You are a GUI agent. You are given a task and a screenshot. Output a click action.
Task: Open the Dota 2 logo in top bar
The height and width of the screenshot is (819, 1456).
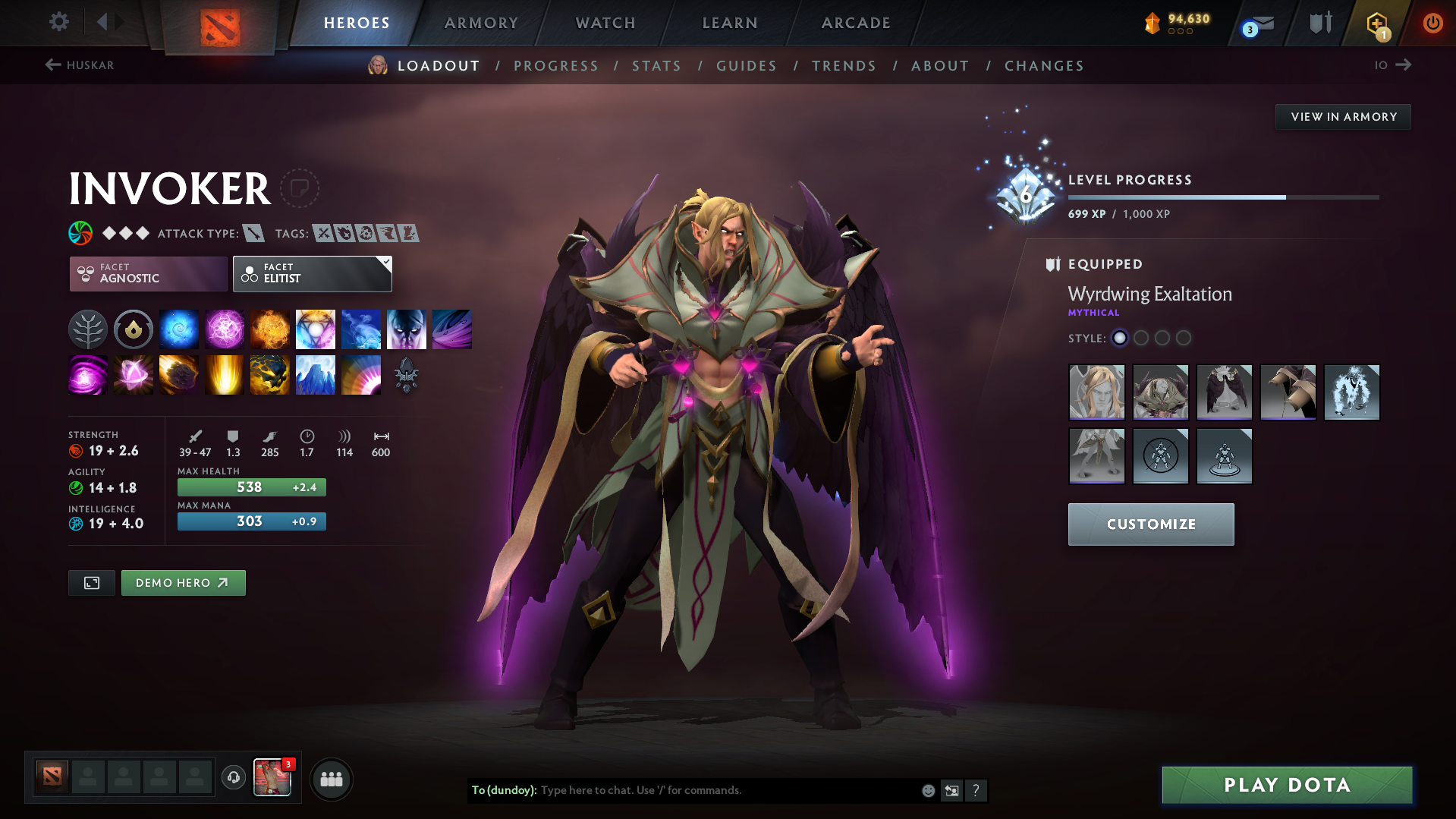(219, 23)
